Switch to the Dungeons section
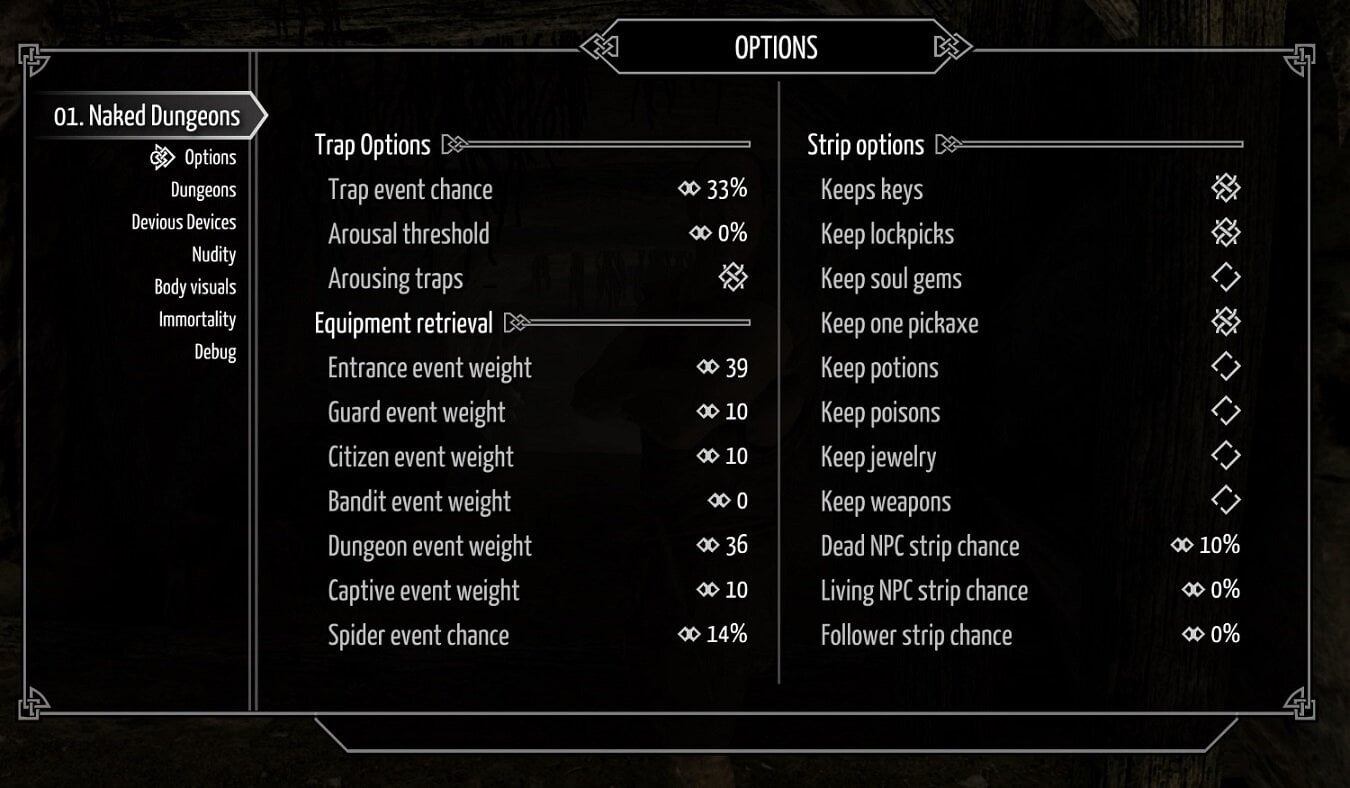Viewport: 1350px width, 788px height. pyautogui.click(x=204, y=189)
